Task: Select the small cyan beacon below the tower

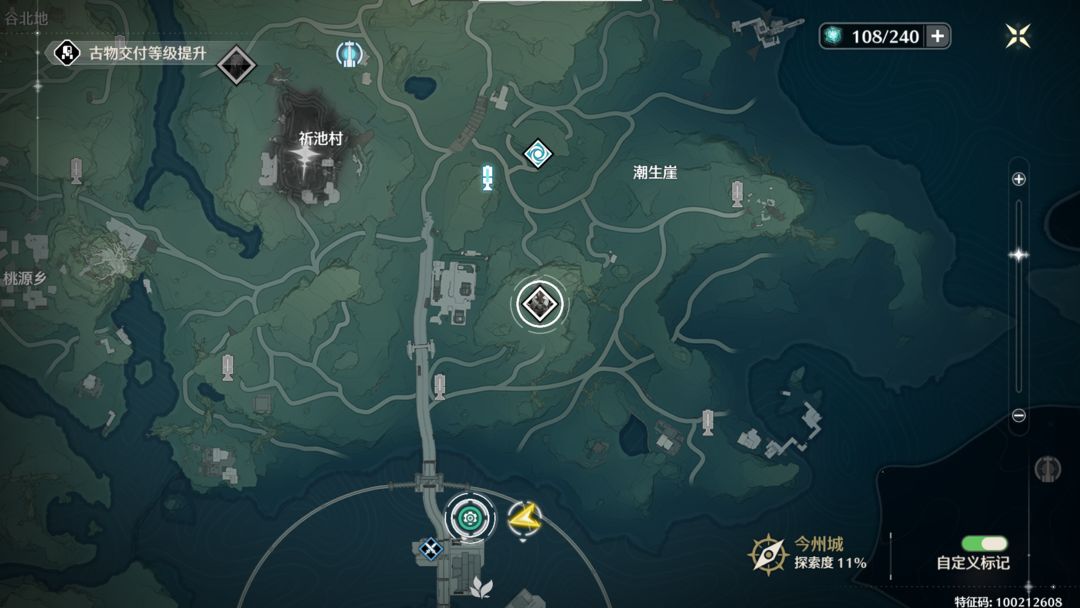Action: coord(487,178)
